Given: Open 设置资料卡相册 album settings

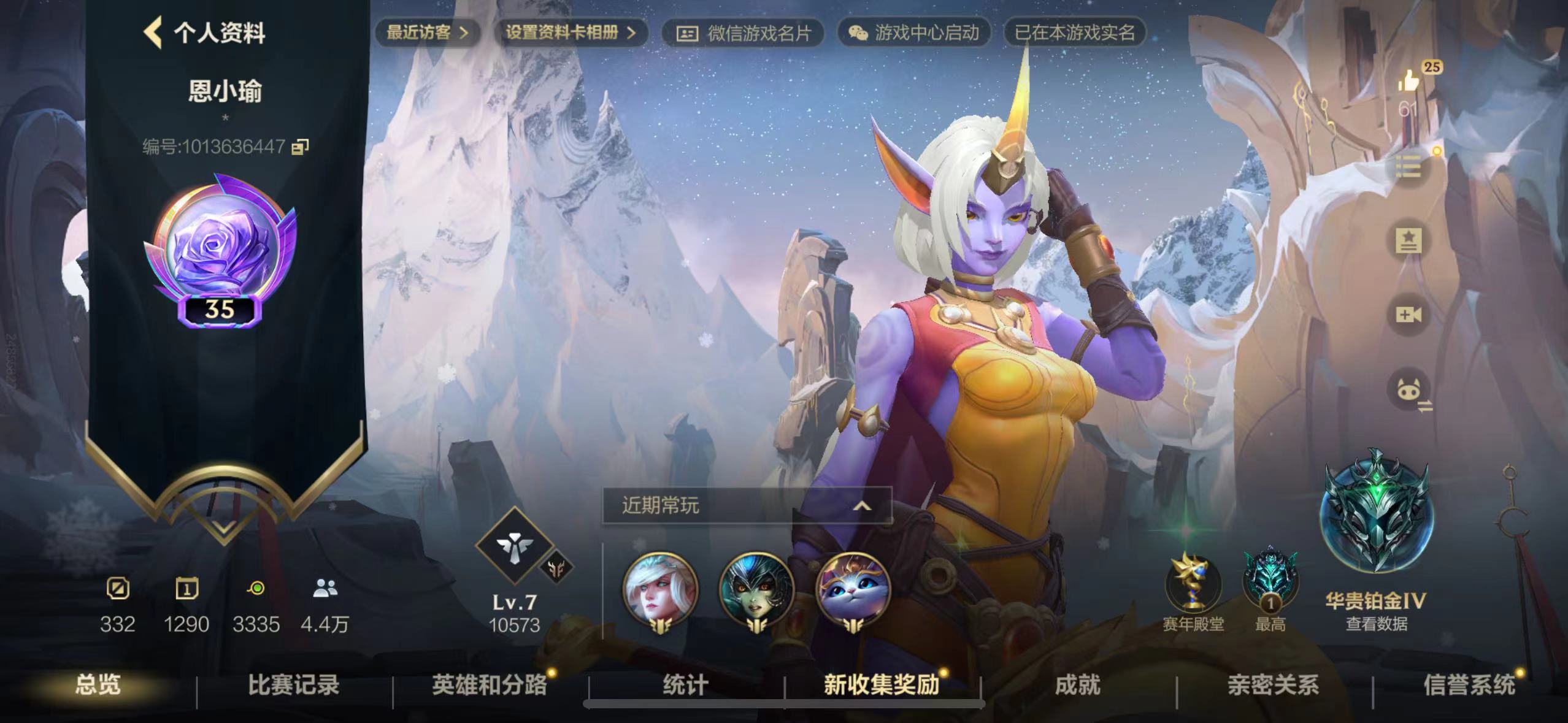Looking at the screenshot, I should (570, 33).
